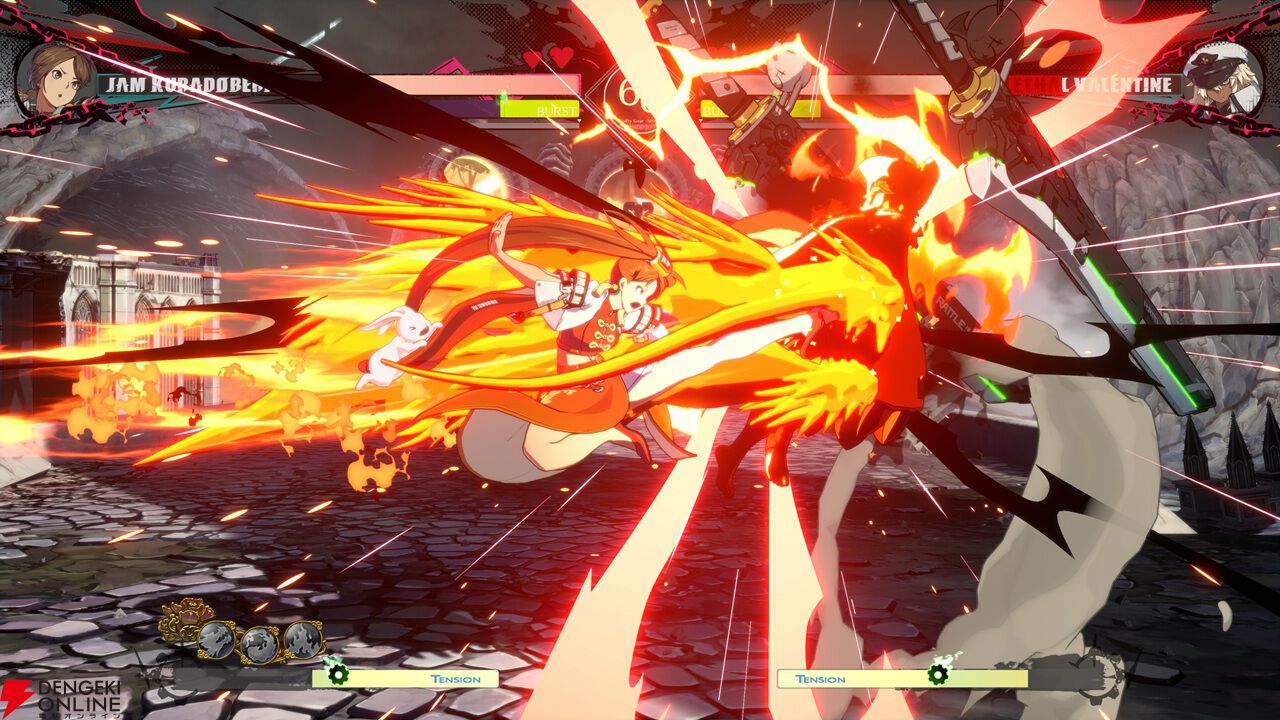Select the first of Jam's card medals

(217, 640)
